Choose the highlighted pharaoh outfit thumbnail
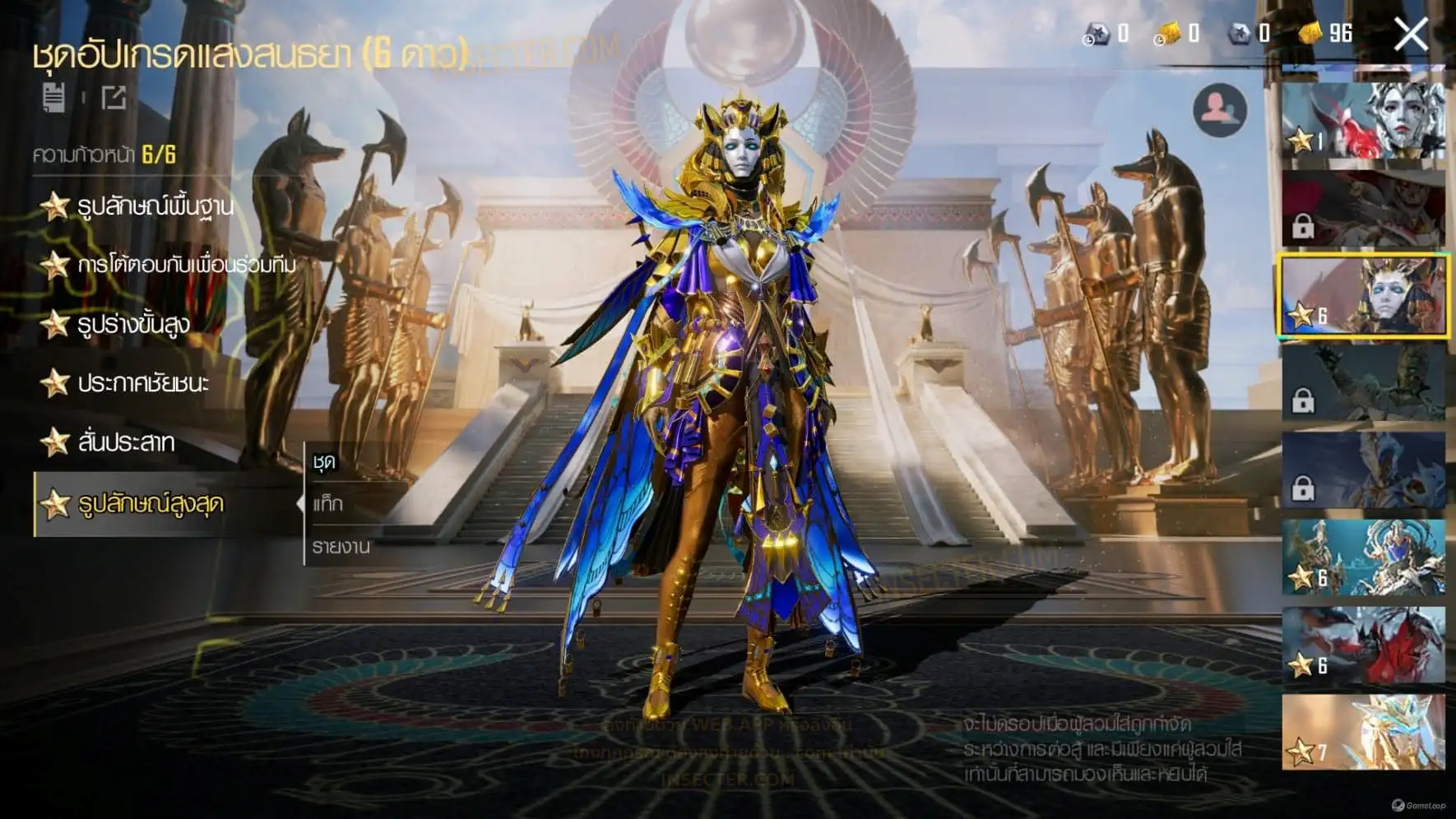Viewport: 1456px width, 819px height. 1363,296
